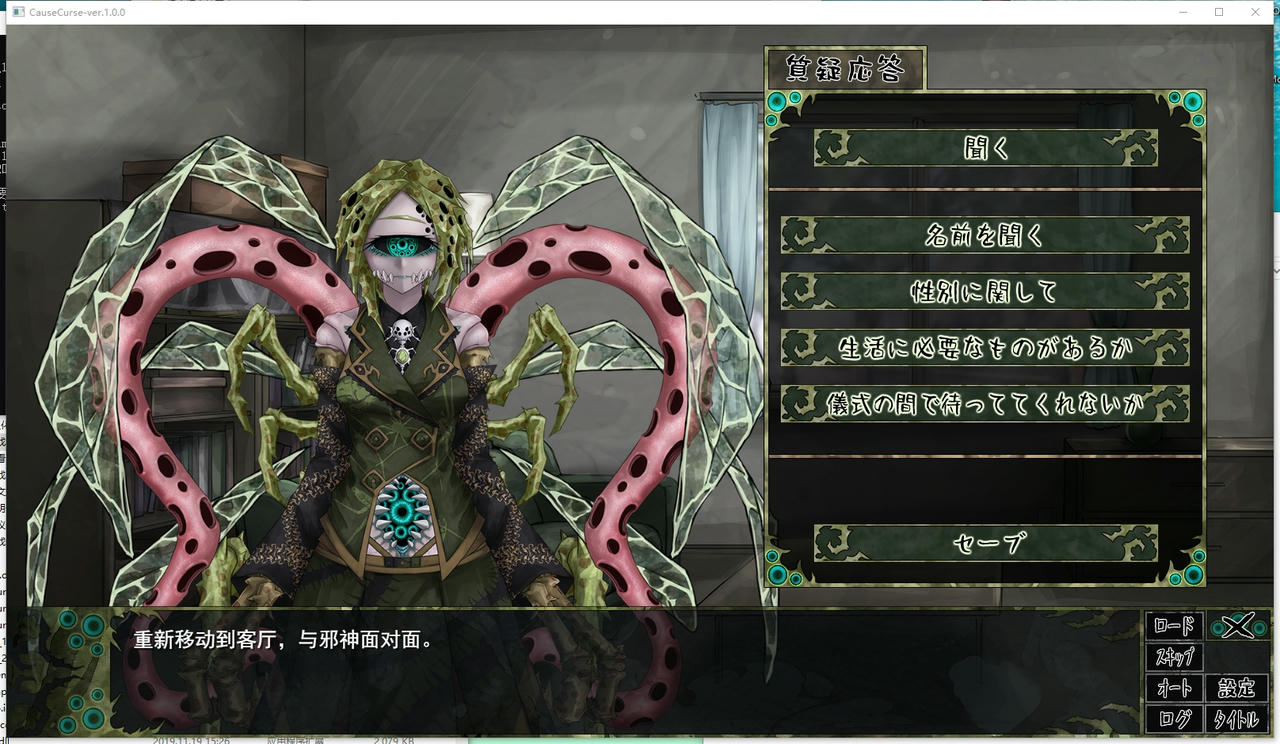Return to title screen with タイトル
This screenshot has width=1280, height=744.
point(1238,719)
